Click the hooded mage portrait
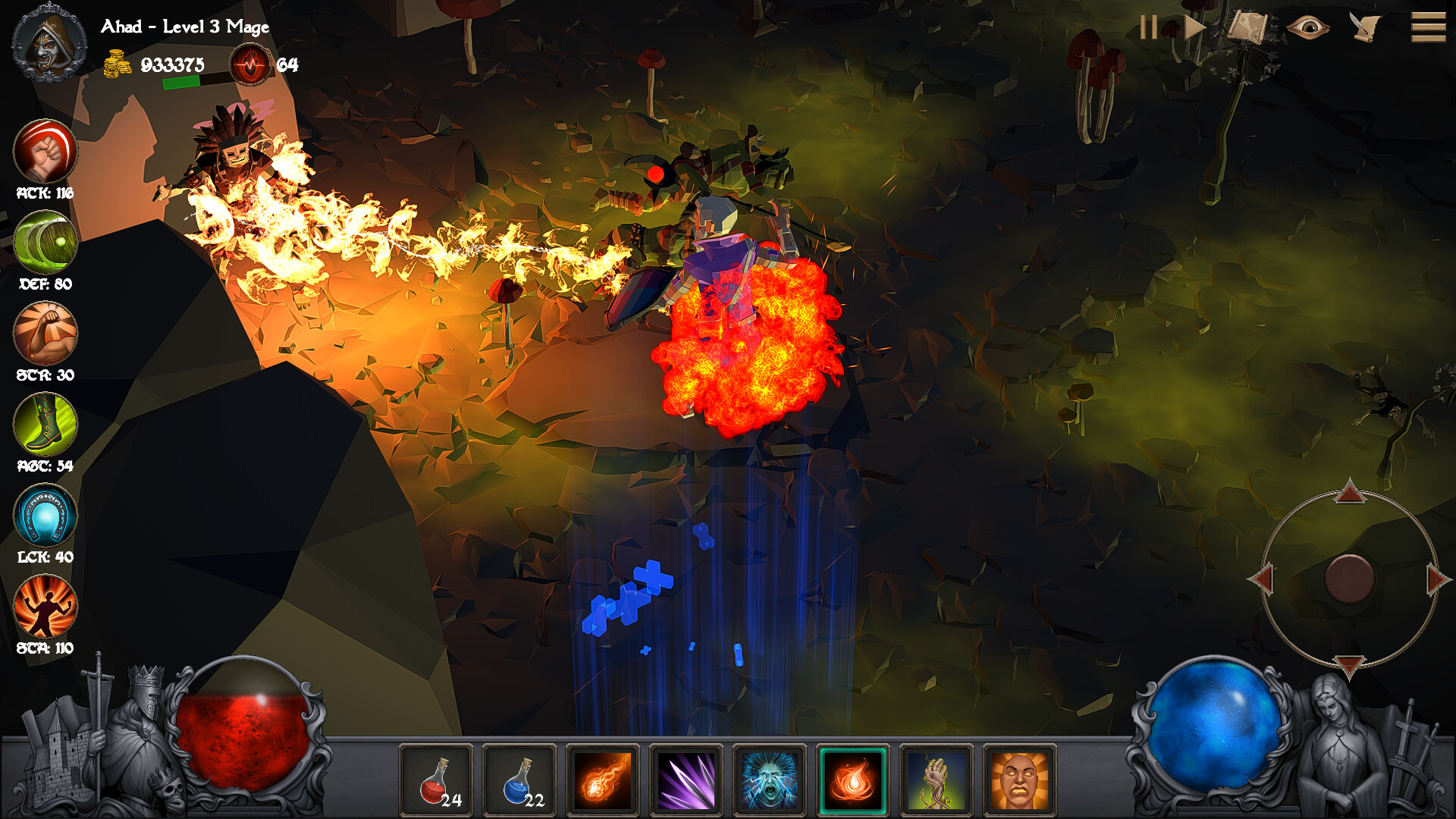Viewport: 1456px width, 819px height. tap(49, 44)
